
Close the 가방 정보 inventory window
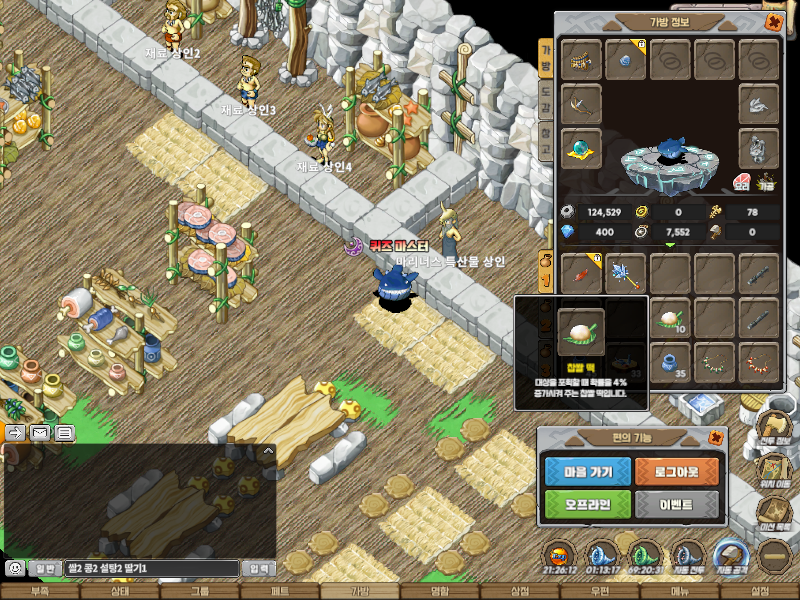click(772, 21)
